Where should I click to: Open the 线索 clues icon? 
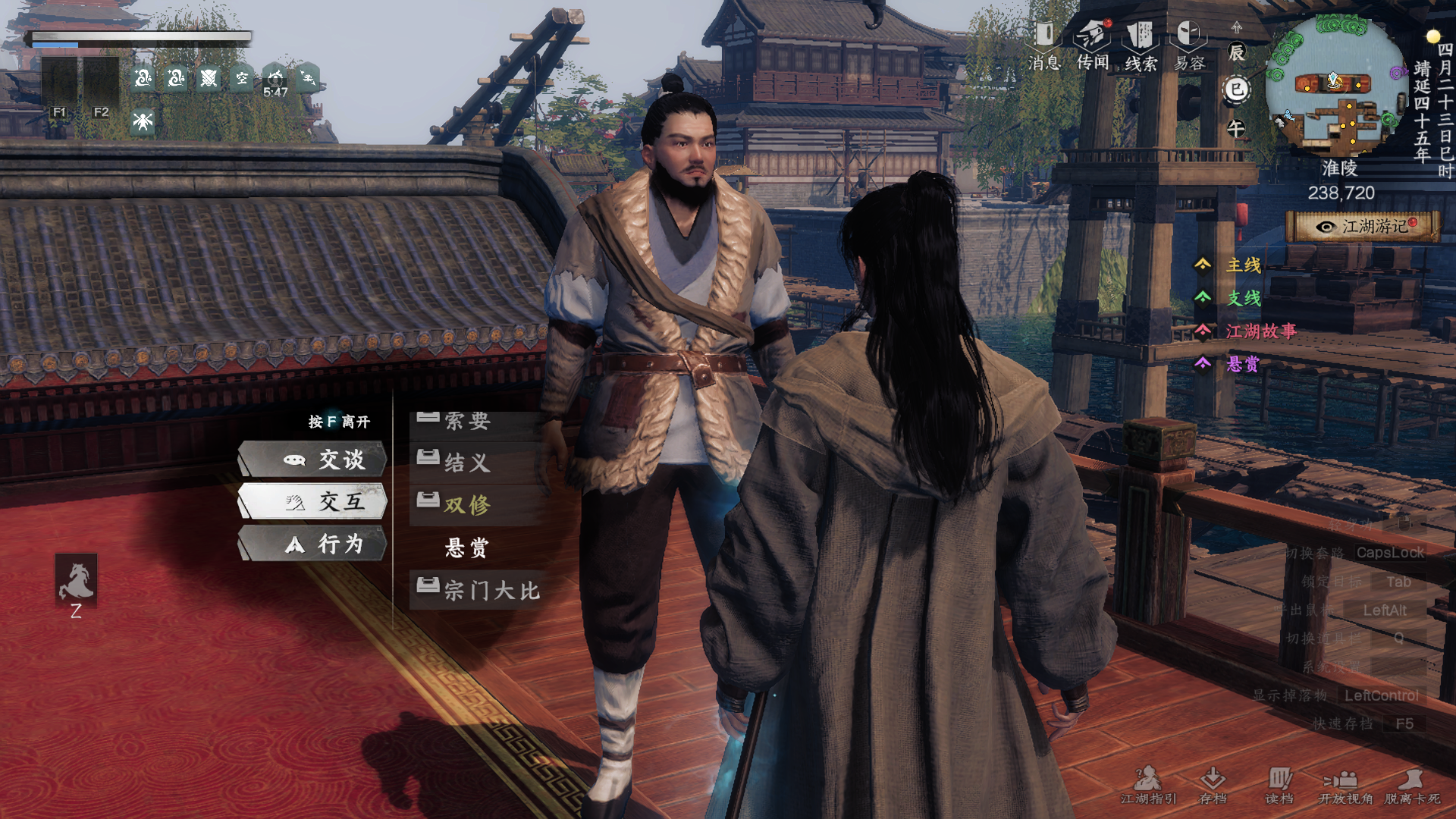pyautogui.click(x=1141, y=45)
